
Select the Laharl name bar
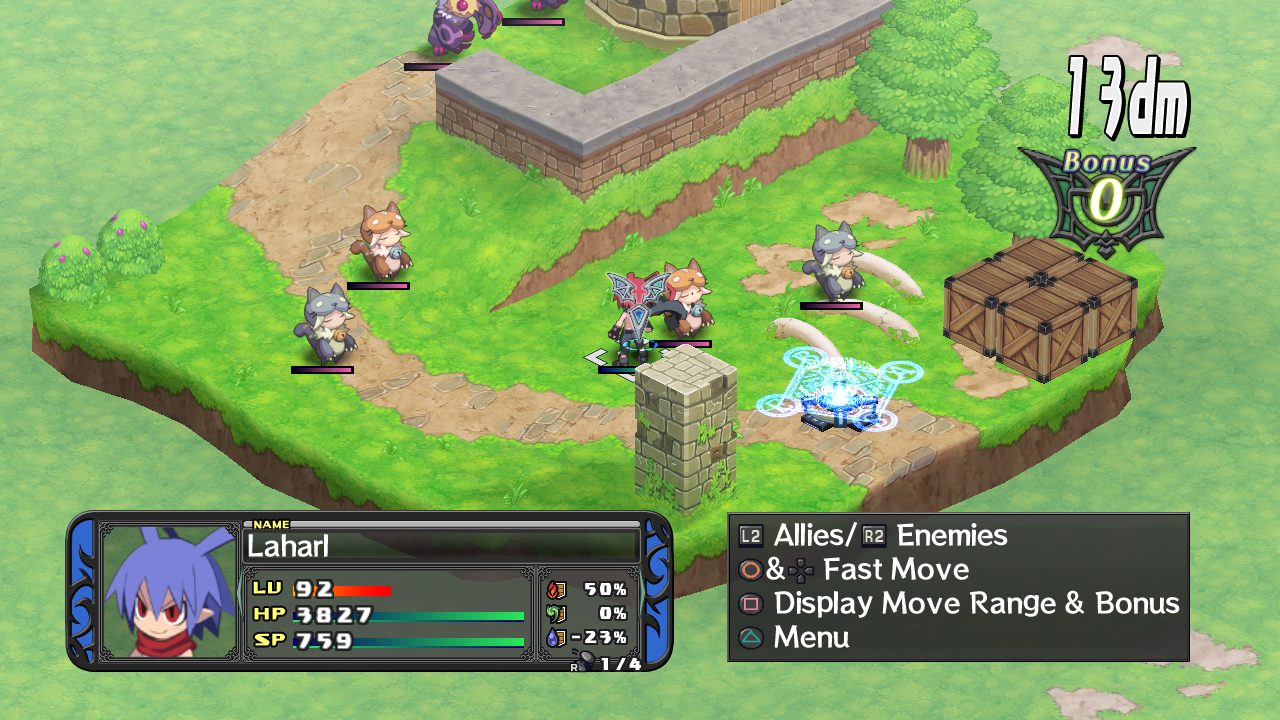click(x=441, y=546)
